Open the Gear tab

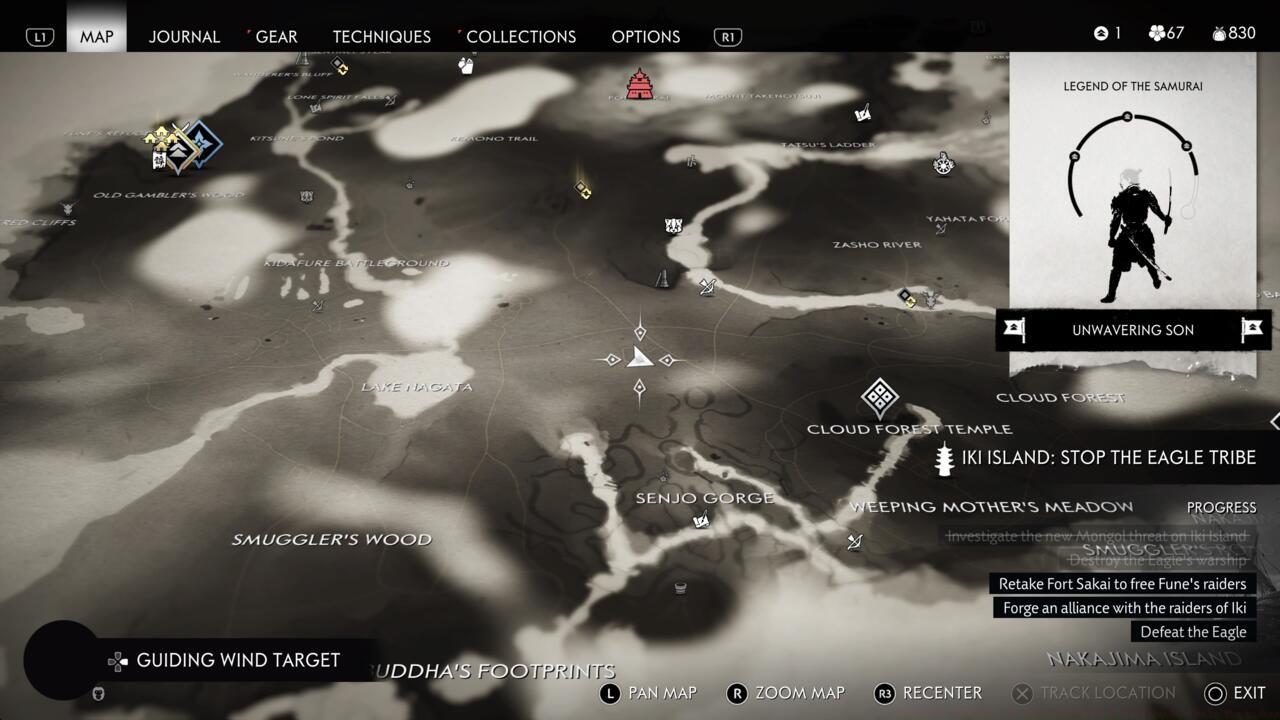coord(276,36)
